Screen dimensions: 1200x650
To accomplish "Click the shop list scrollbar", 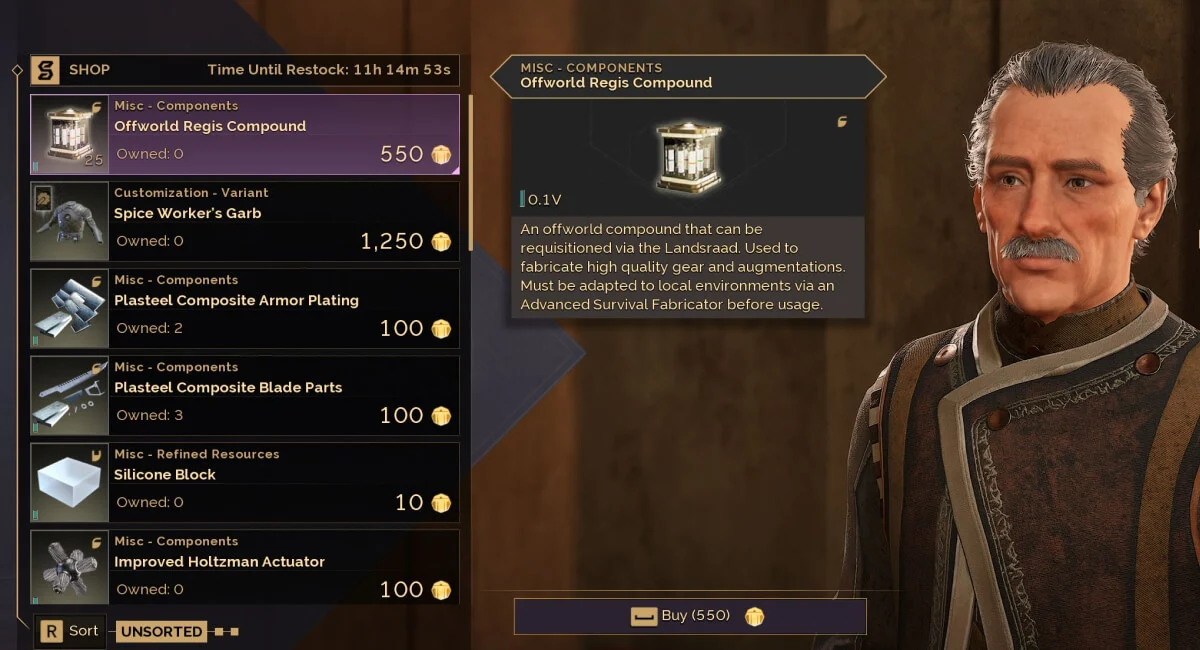I will (x=471, y=170).
